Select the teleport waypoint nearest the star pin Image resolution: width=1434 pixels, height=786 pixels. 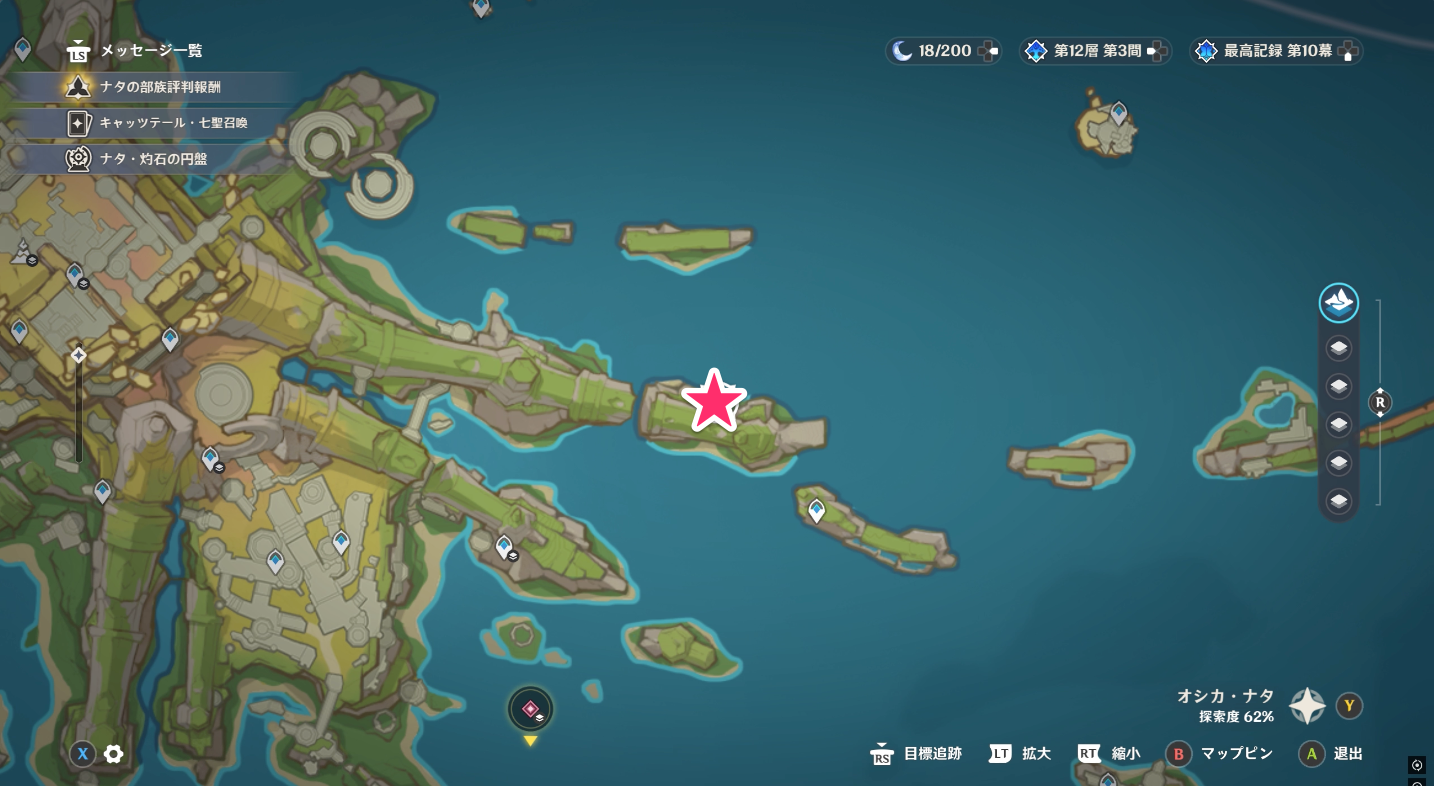point(817,511)
